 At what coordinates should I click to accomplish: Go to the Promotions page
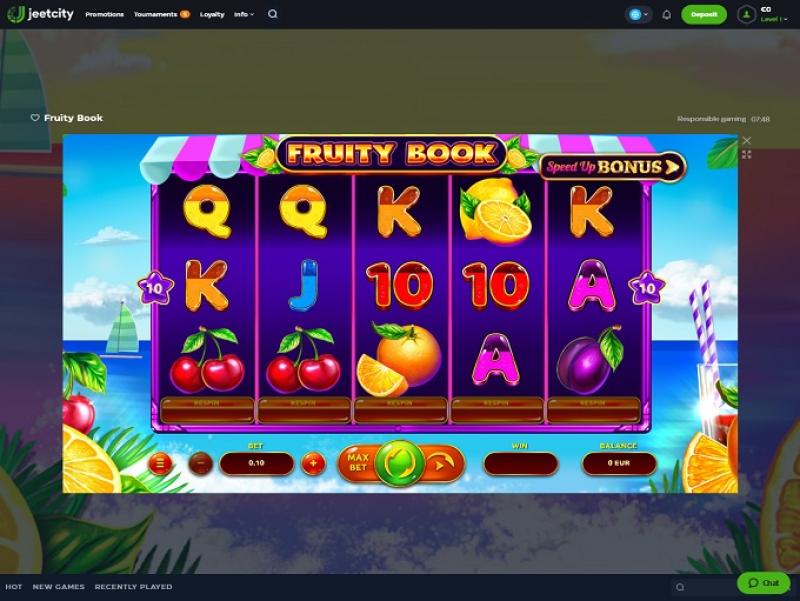105,15
